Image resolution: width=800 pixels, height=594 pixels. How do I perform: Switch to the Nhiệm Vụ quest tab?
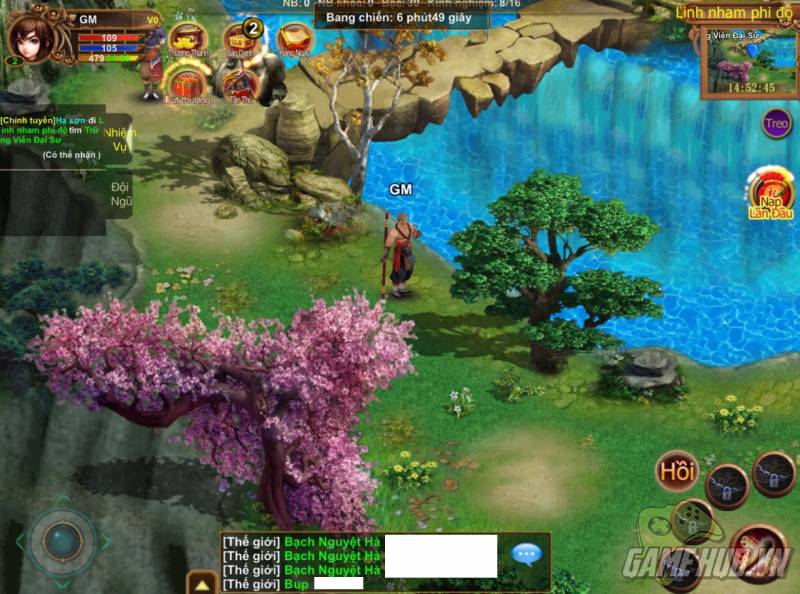(x=119, y=139)
